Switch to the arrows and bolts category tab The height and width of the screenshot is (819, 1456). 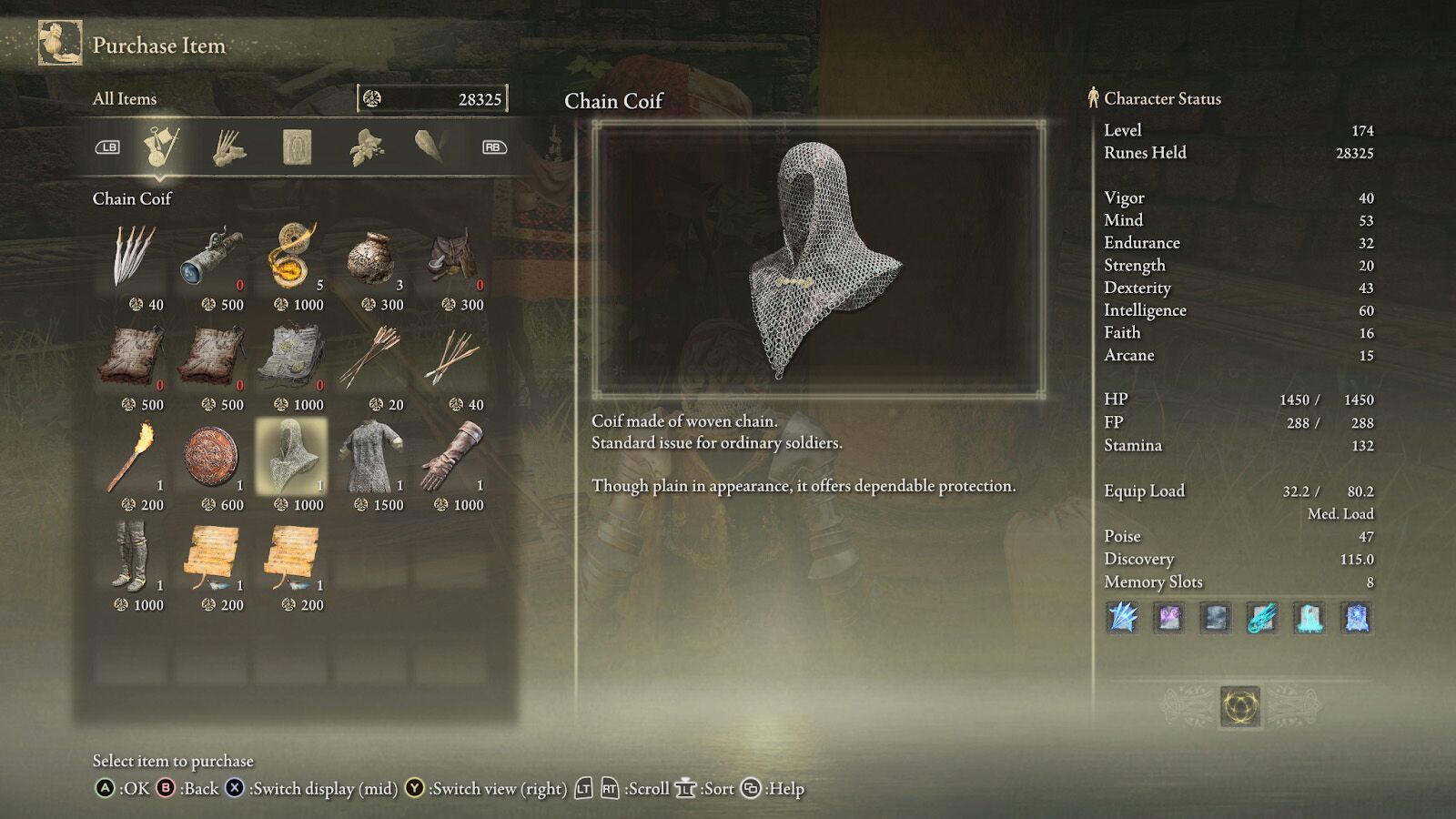click(227, 148)
